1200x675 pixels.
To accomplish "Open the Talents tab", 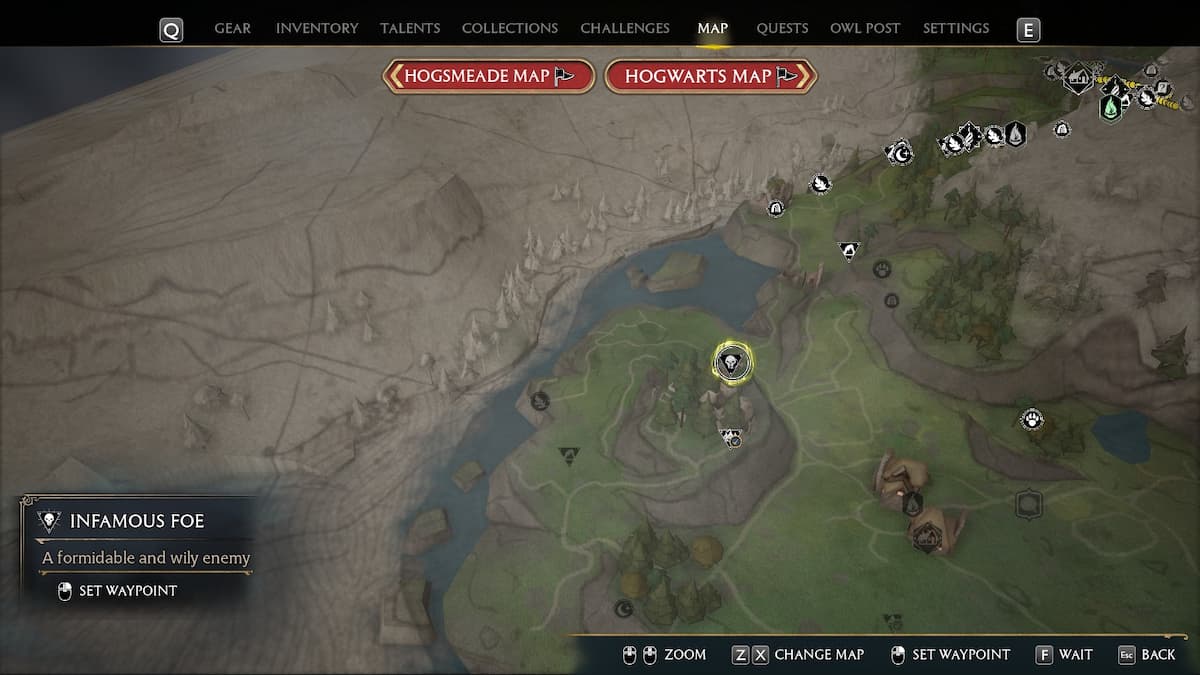I will [x=411, y=28].
